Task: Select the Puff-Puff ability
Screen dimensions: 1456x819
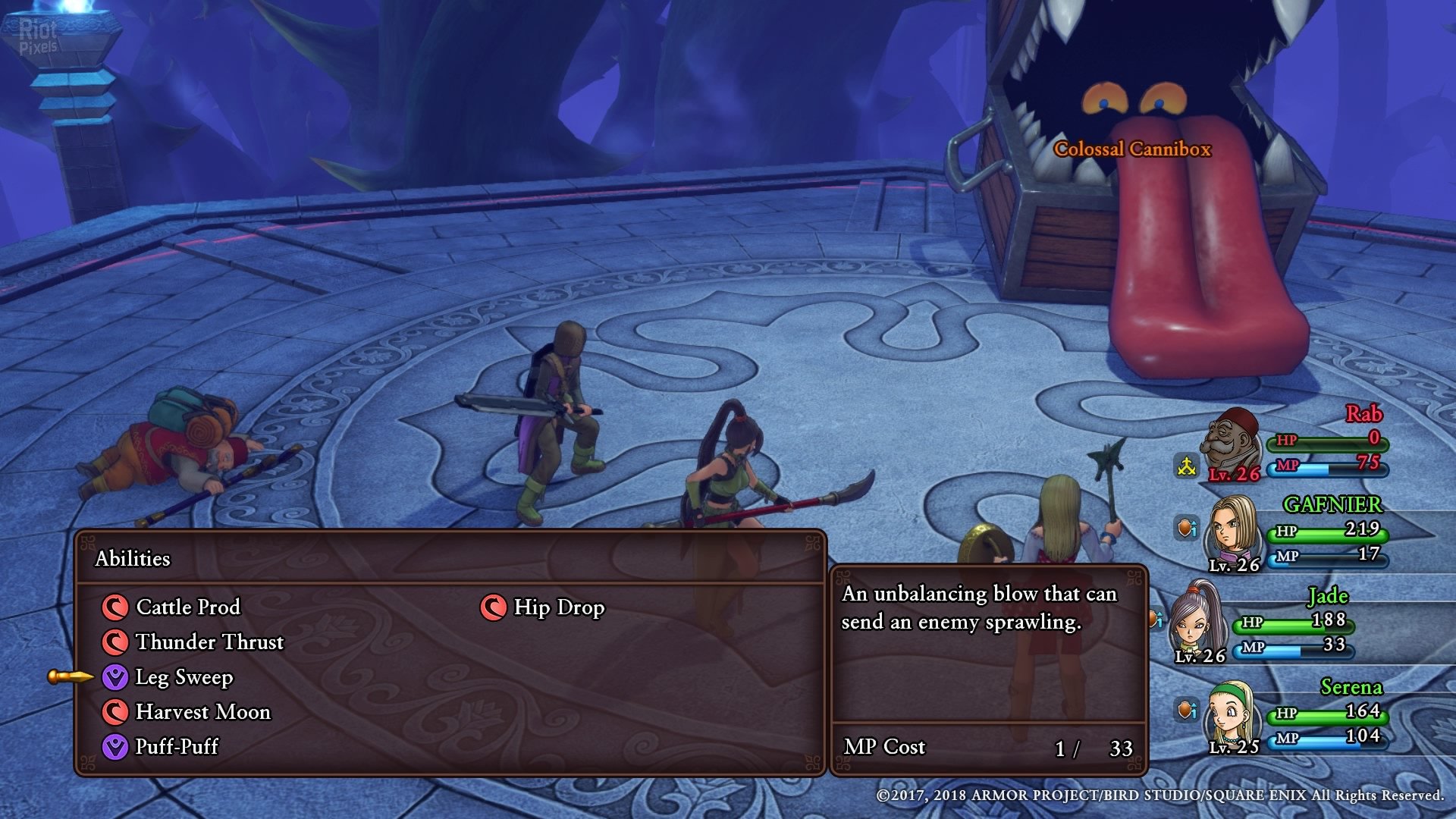Action: point(176,746)
